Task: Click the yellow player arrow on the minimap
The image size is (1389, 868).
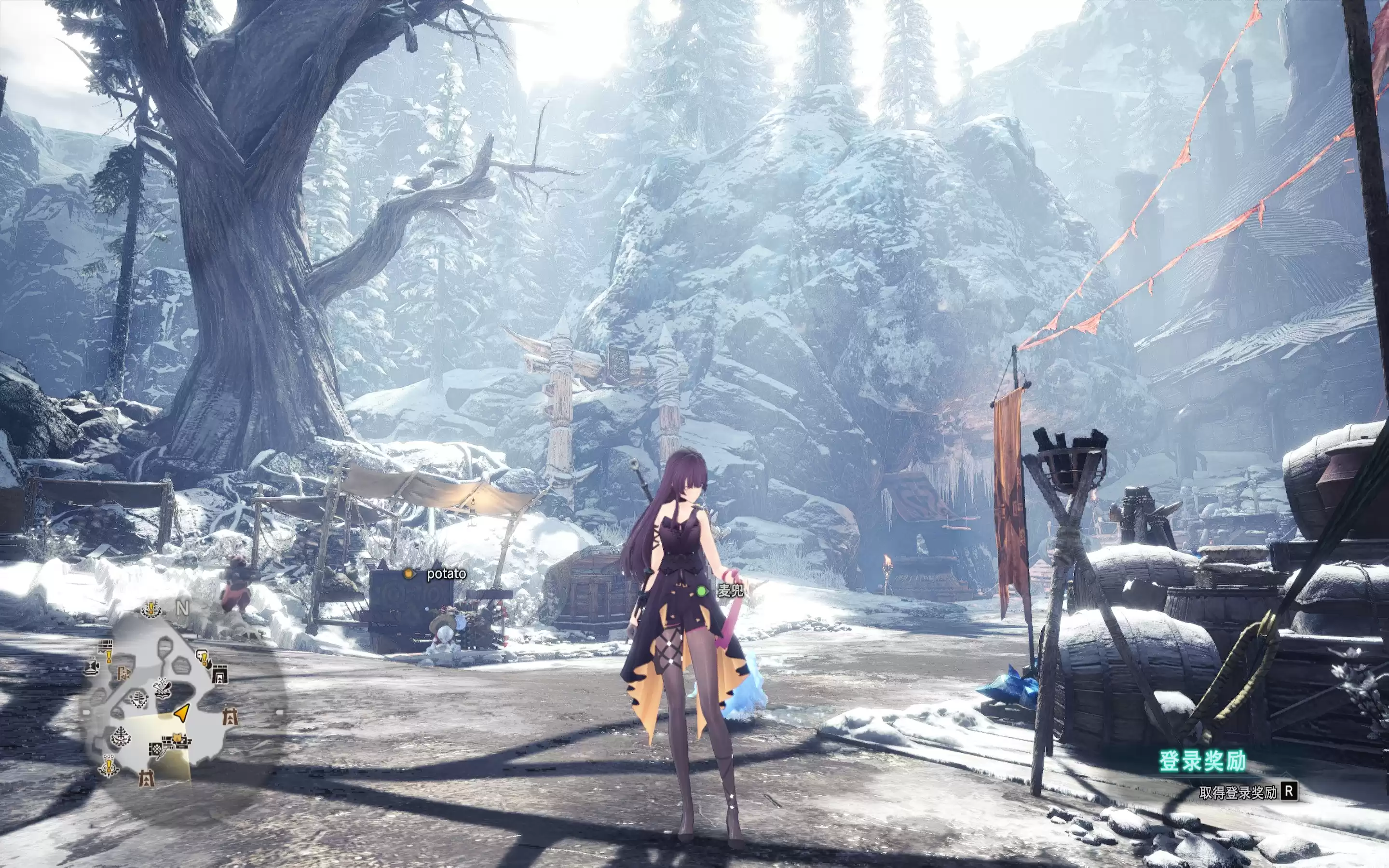Action: 182,714
